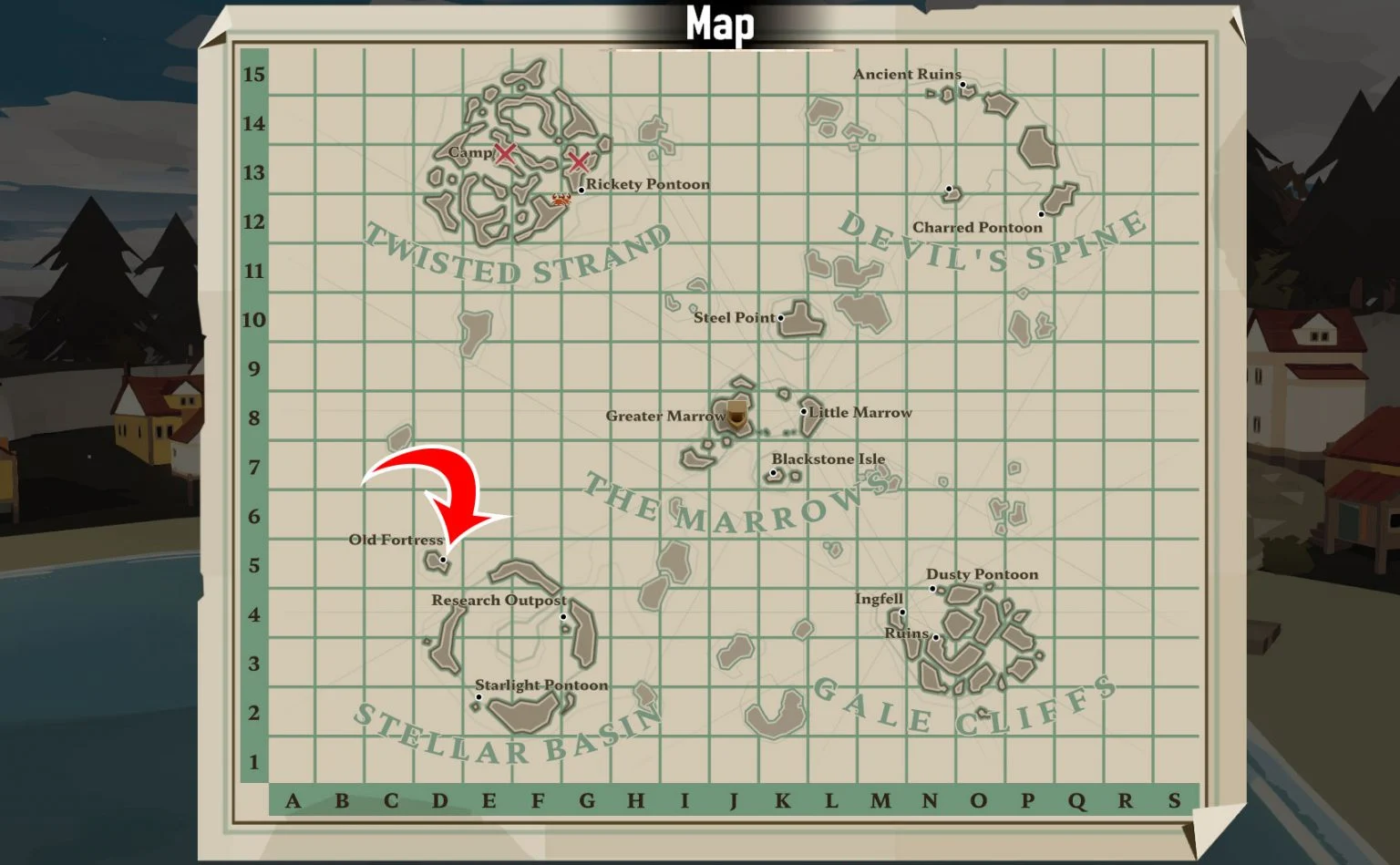Viewport: 1400px width, 865px height.
Task: Select the Ancient Ruins map marker
Action: coord(962,85)
